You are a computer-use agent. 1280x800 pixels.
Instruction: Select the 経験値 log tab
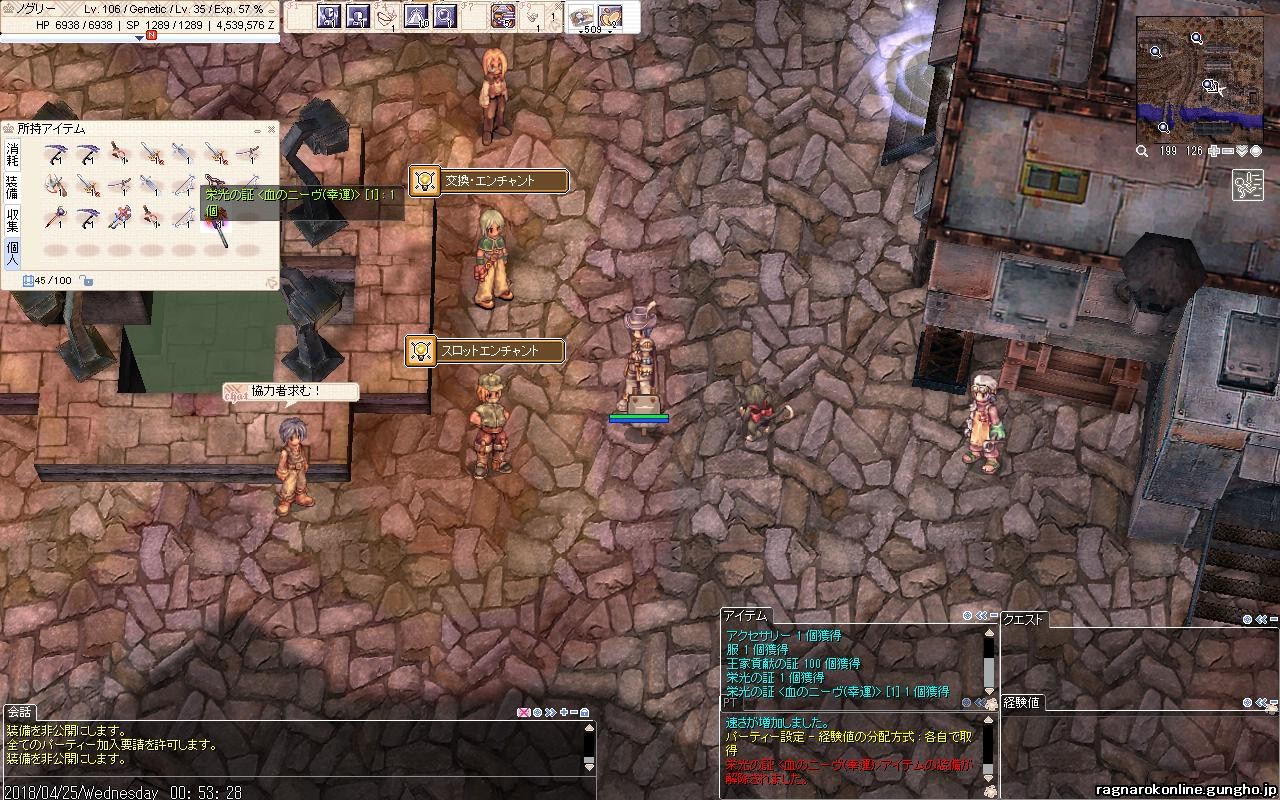[x=1021, y=702]
